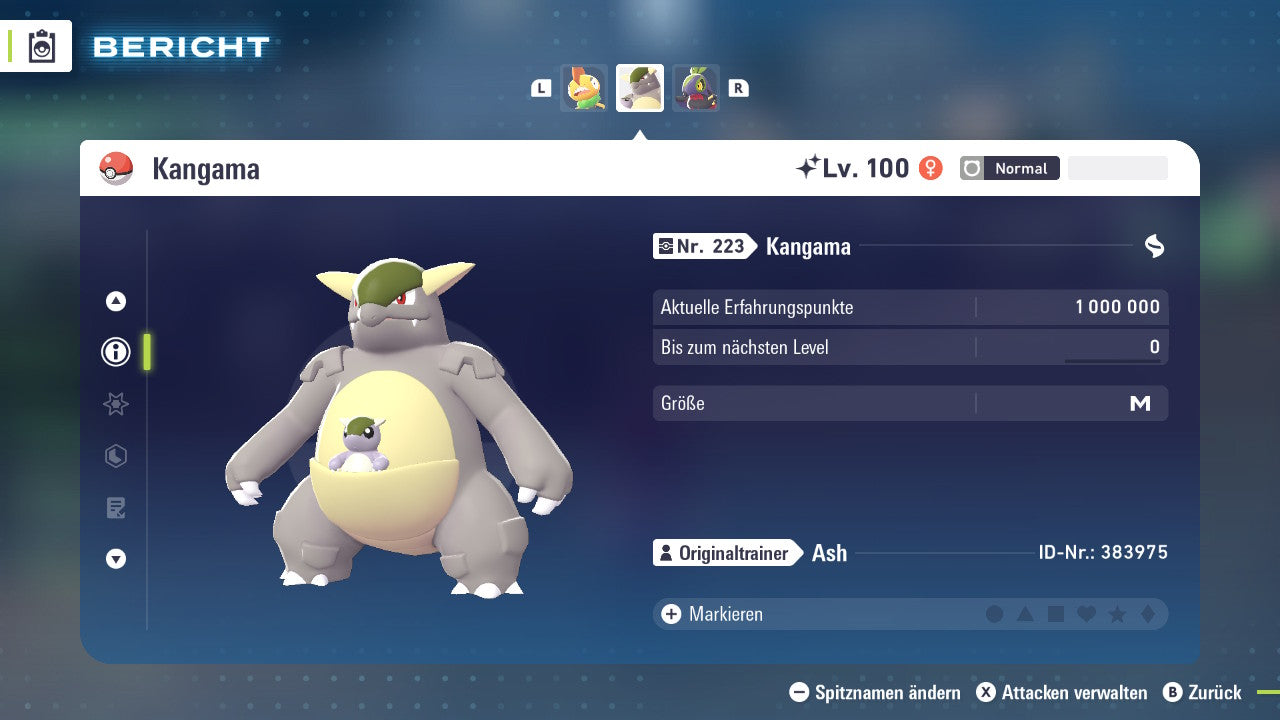Viewport: 1280px width, 720px height.
Task: Expand markings with the Markieren plus button
Action: 670,614
